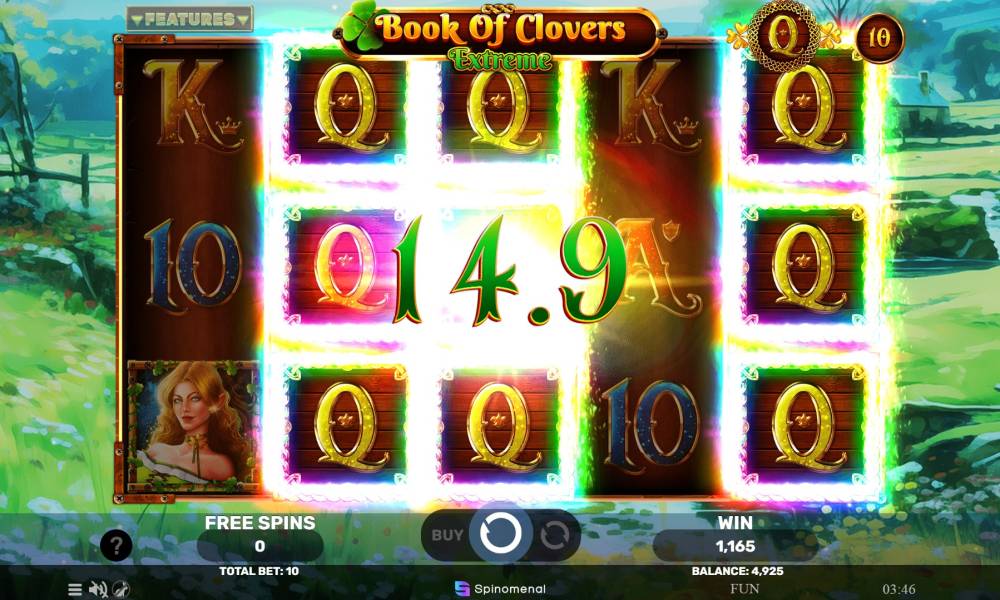Screen dimensions: 1000x600
Task: Toggle the sound speaker icon
Action: (98, 589)
